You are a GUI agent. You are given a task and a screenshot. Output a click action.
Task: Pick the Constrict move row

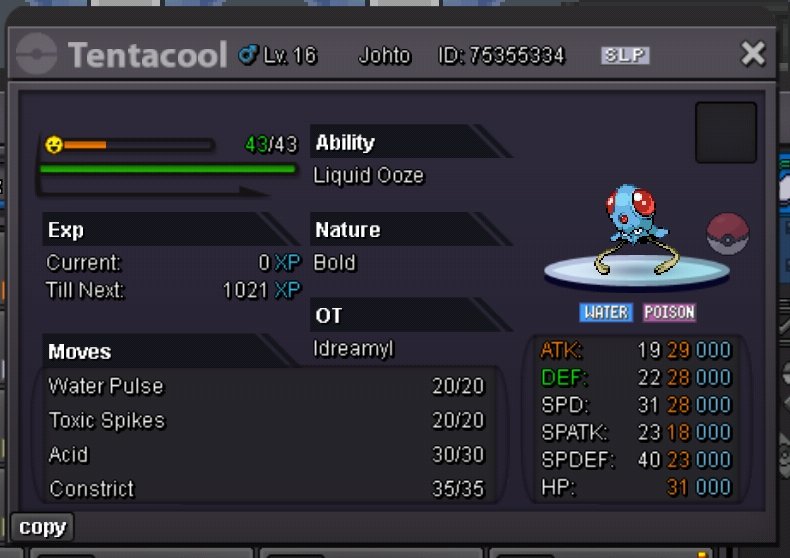tap(266, 489)
